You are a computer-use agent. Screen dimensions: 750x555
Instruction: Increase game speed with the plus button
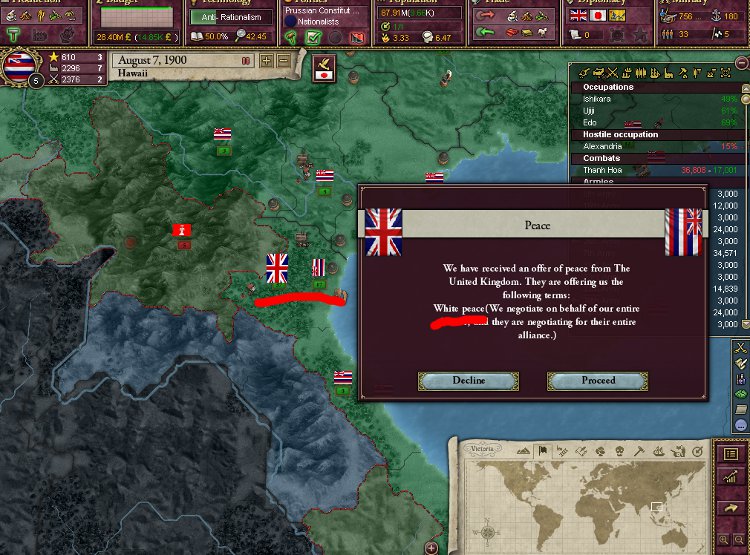[x=267, y=60]
